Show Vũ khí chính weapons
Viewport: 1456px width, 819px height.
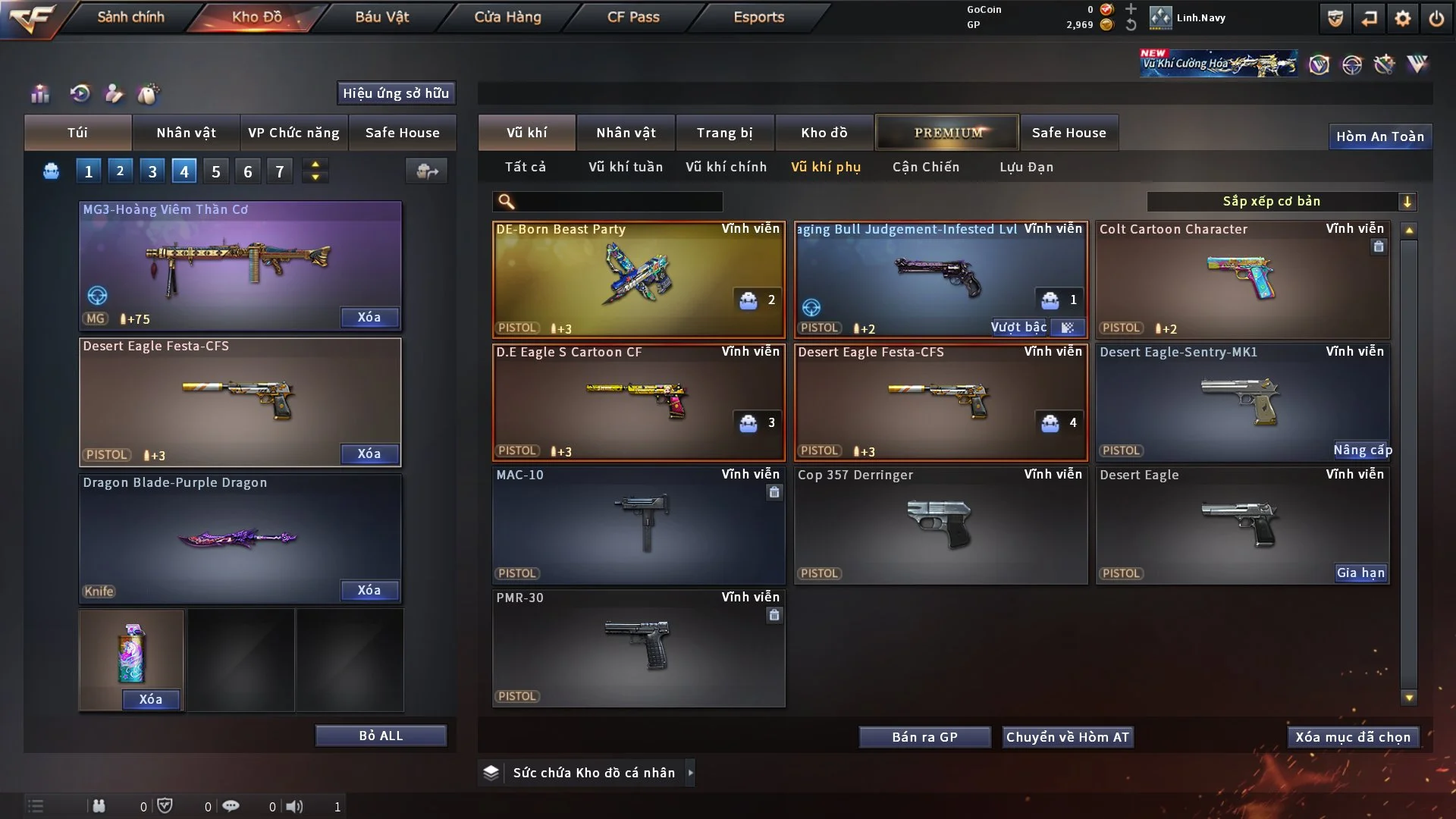(726, 167)
